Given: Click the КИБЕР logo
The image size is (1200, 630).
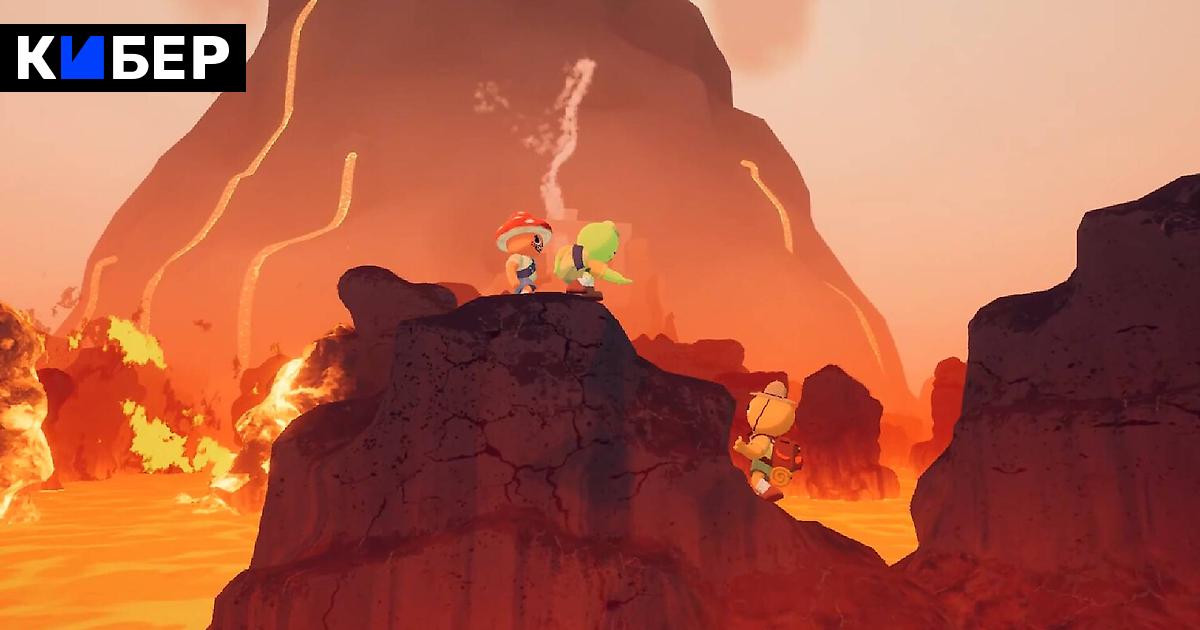Looking at the screenshot, I should 122,58.
